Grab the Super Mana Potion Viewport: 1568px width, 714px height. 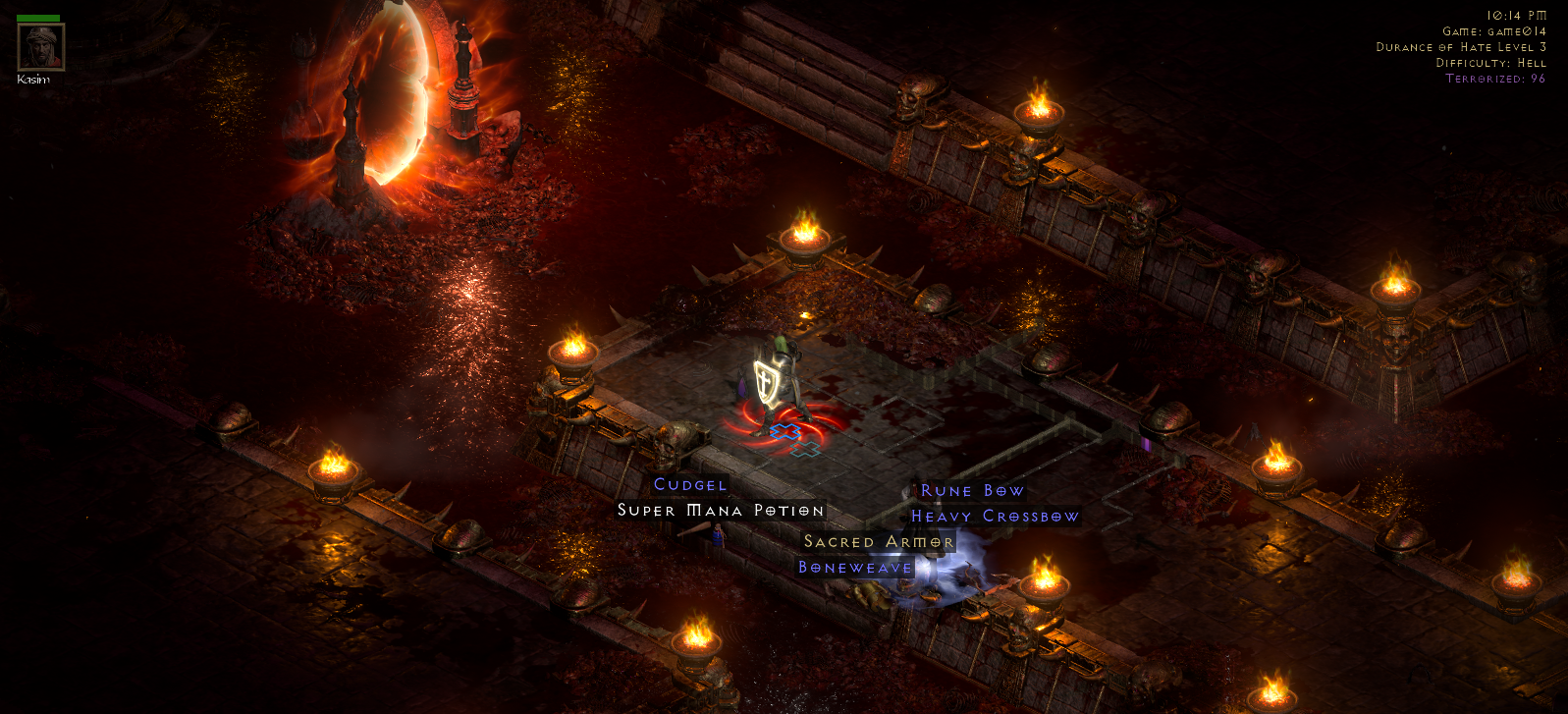pos(720,510)
